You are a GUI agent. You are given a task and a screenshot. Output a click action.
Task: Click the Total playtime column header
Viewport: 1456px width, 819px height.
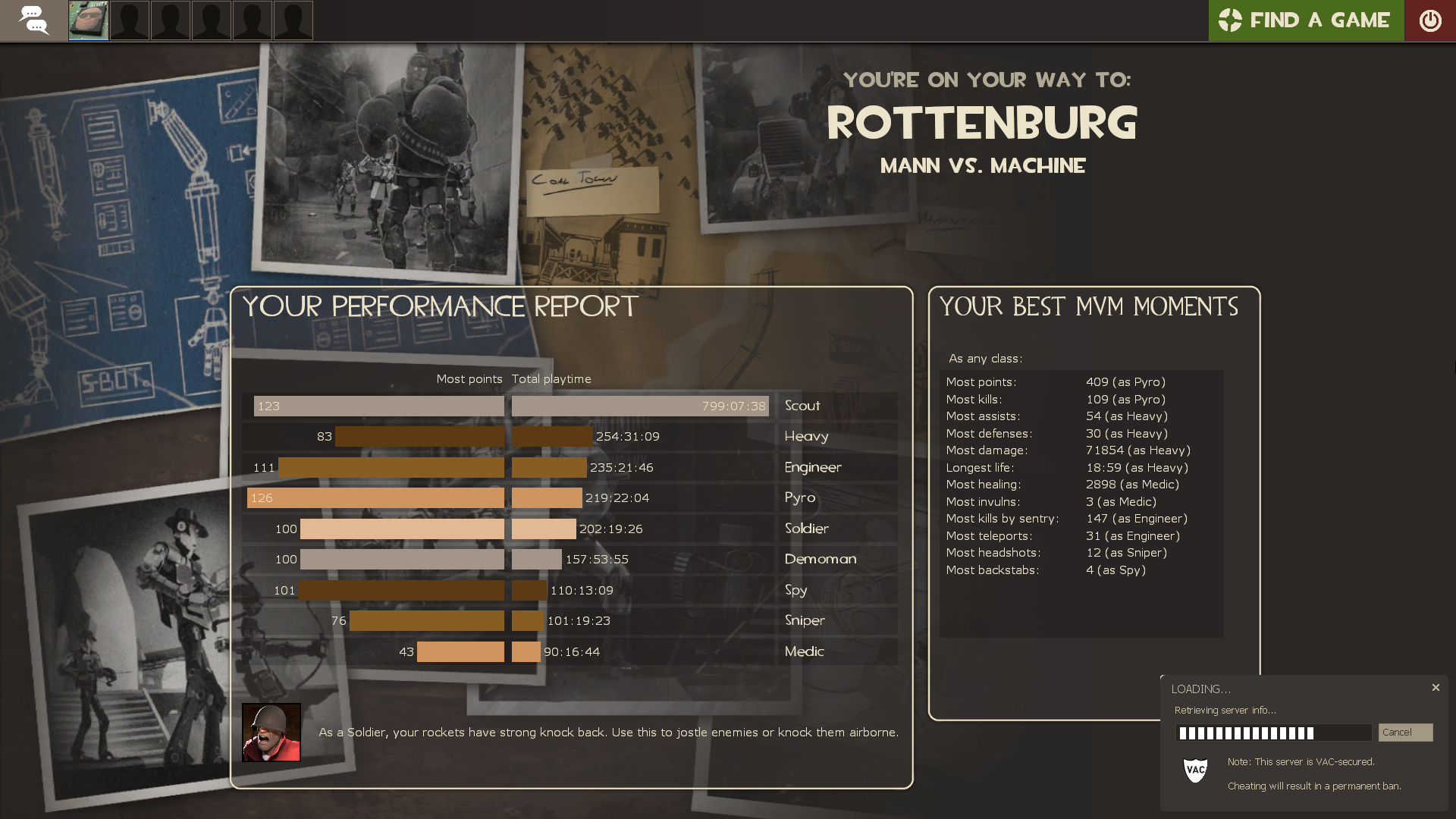(552, 378)
